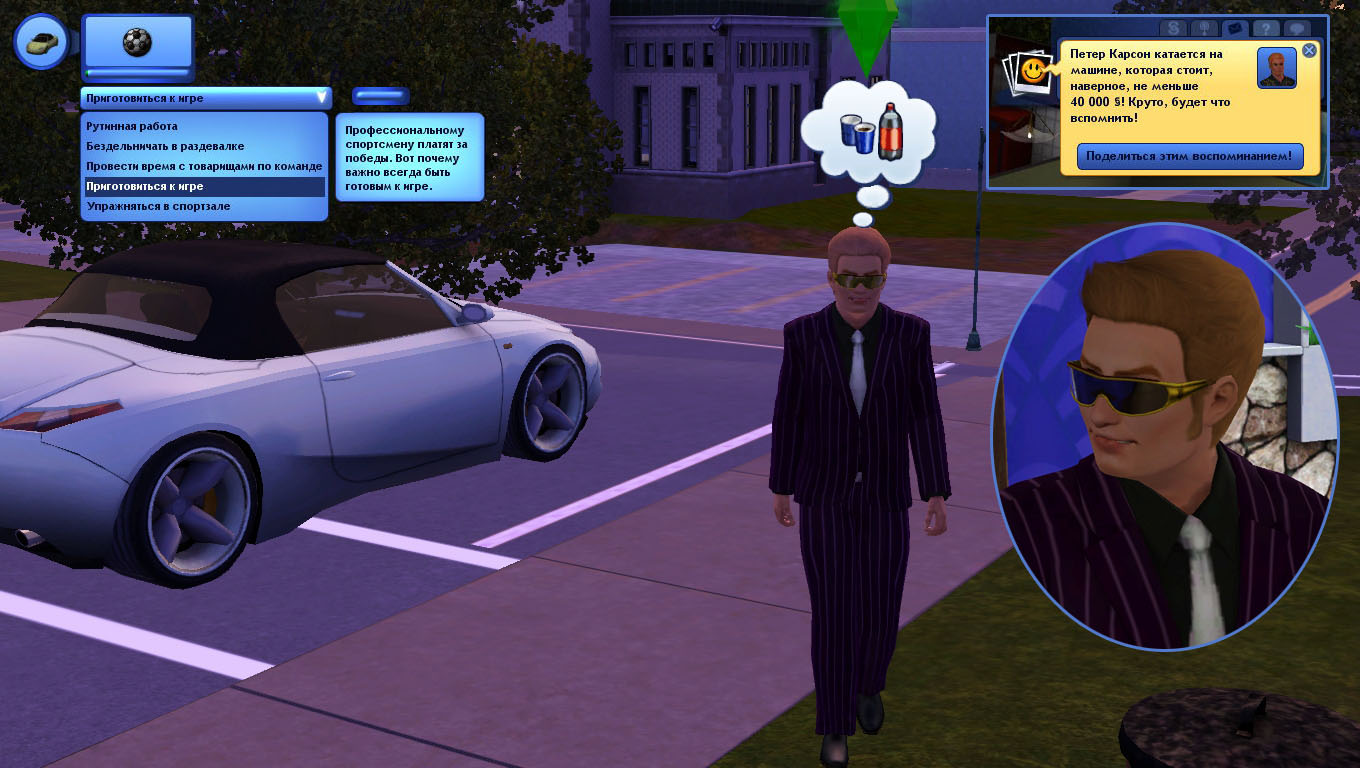Open the question mark help tab
Viewport: 1360px width, 768px height.
click(x=1265, y=29)
